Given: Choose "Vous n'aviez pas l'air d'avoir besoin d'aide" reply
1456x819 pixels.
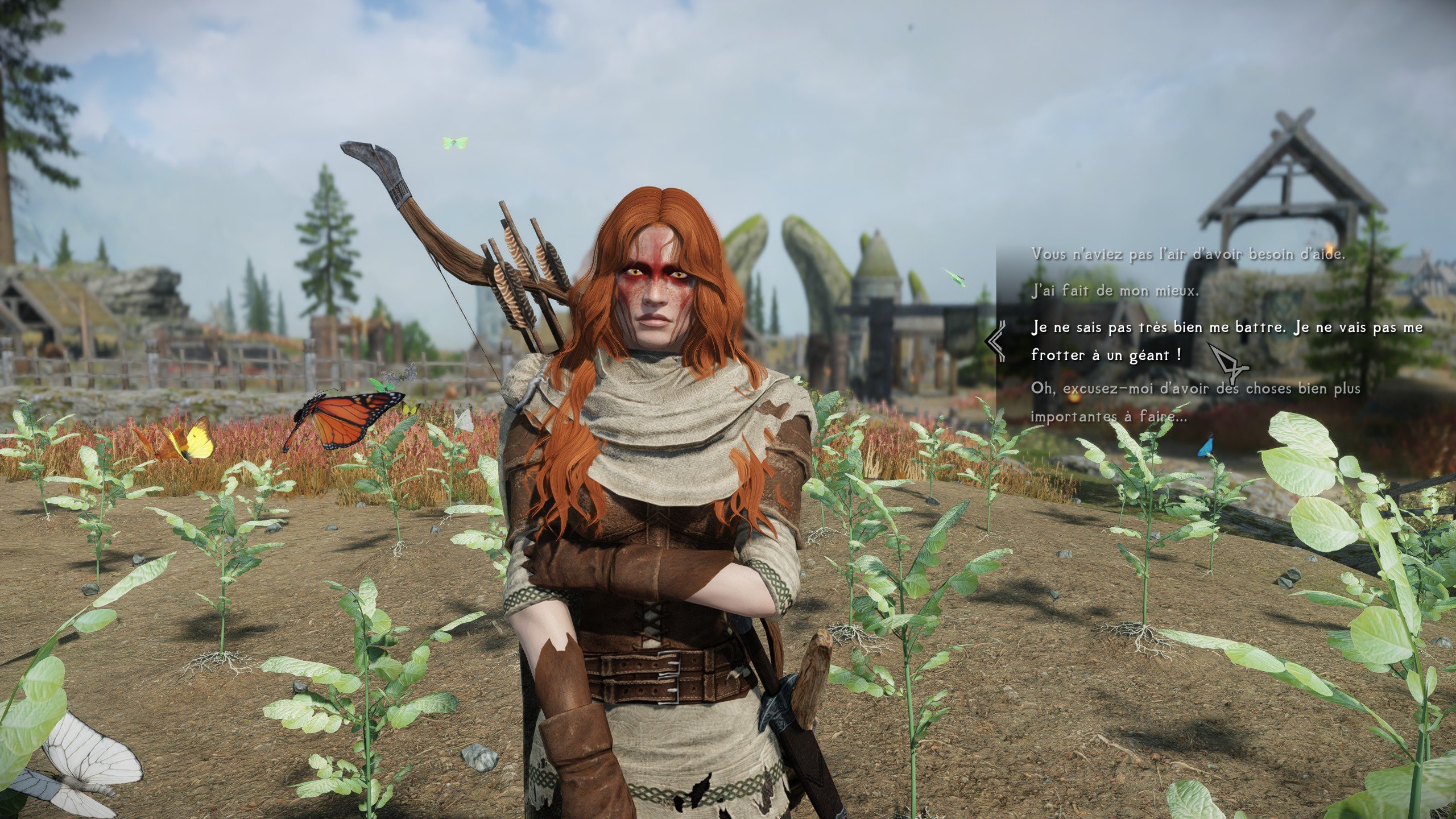Looking at the screenshot, I should tap(1188, 254).
